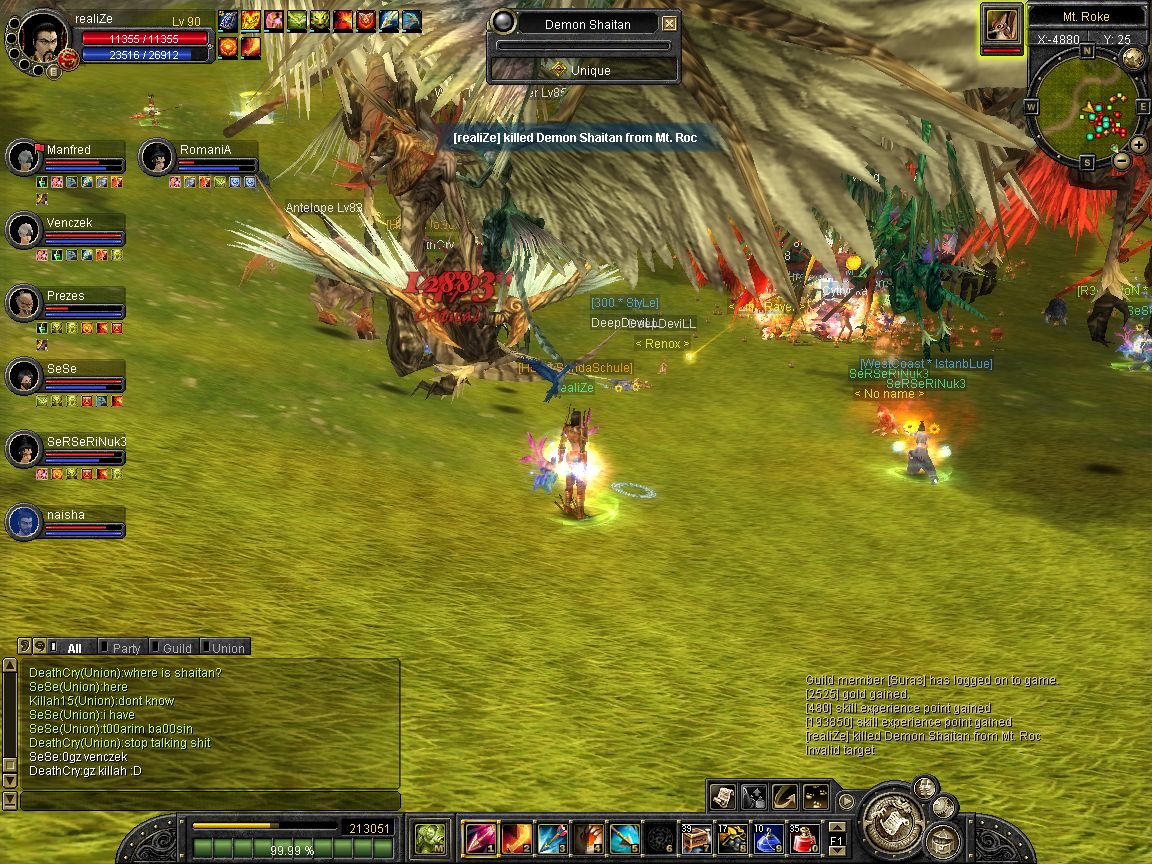The width and height of the screenshot is (1152, 864).
Task: Click the chat message input field
Action: coord(210,801)
